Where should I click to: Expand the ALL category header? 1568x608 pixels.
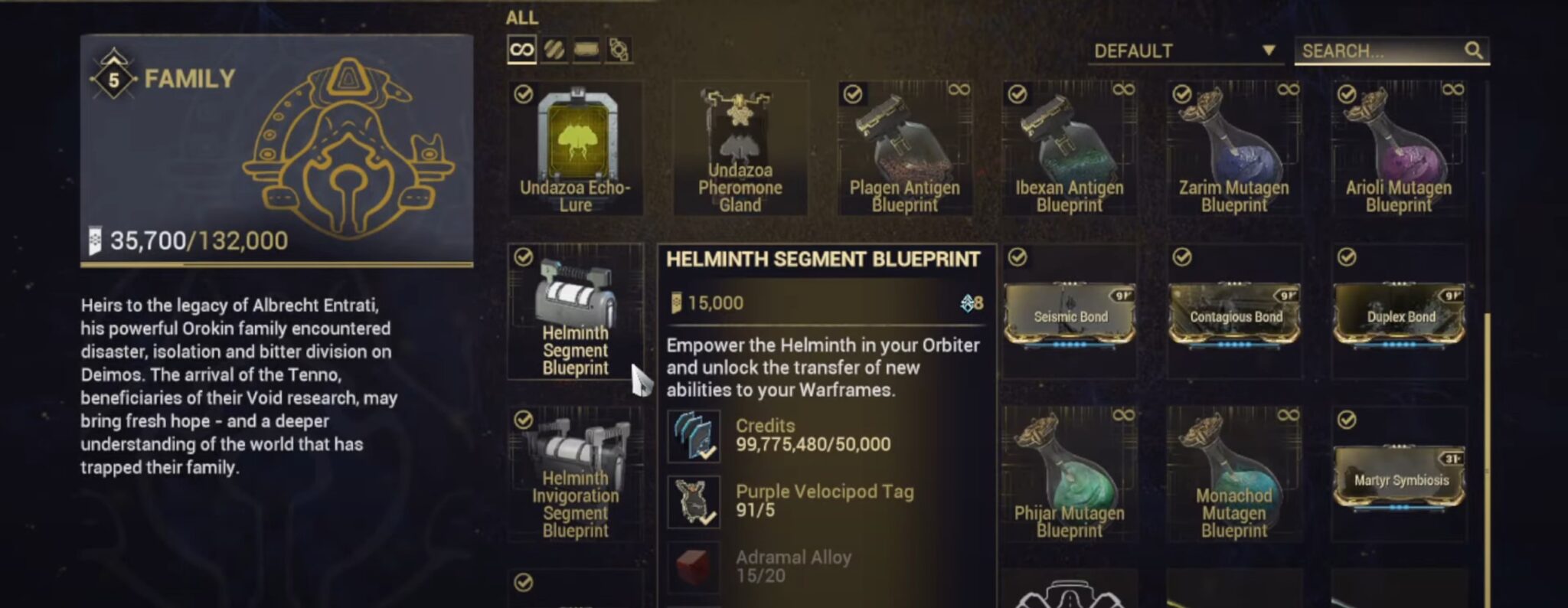pos(521,17)
